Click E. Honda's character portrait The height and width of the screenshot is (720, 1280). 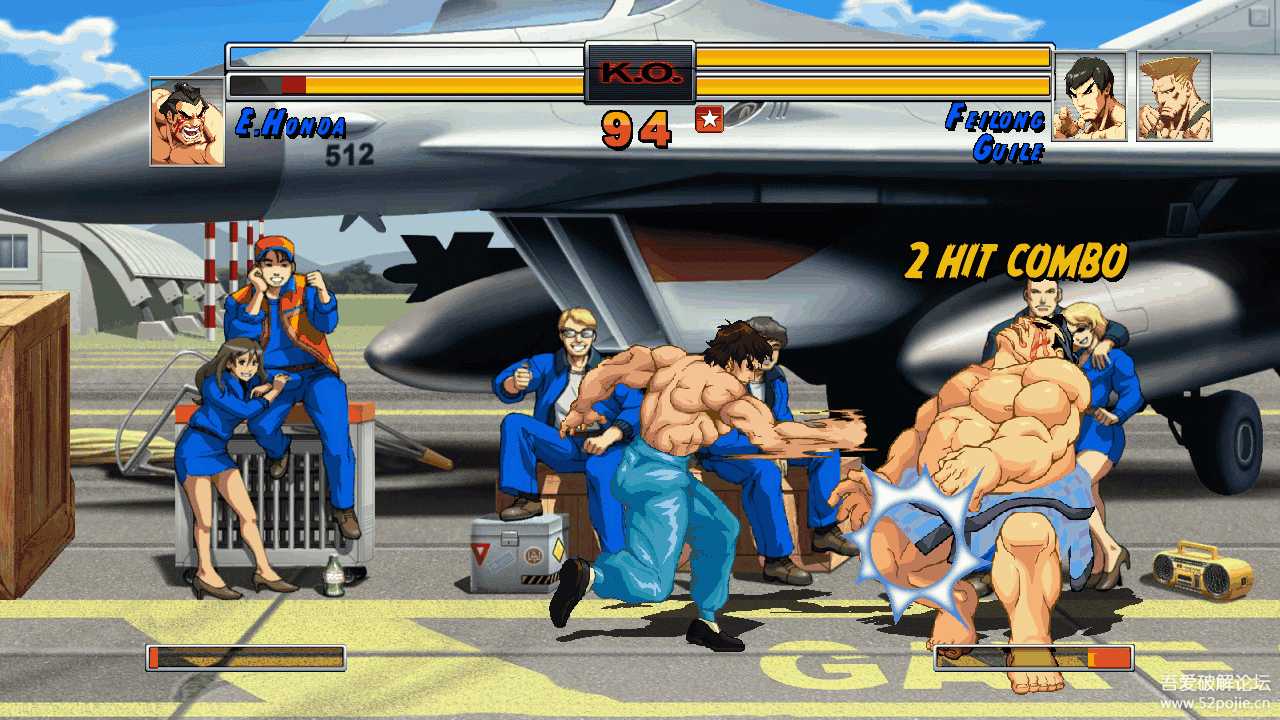[x=187, y=121]
